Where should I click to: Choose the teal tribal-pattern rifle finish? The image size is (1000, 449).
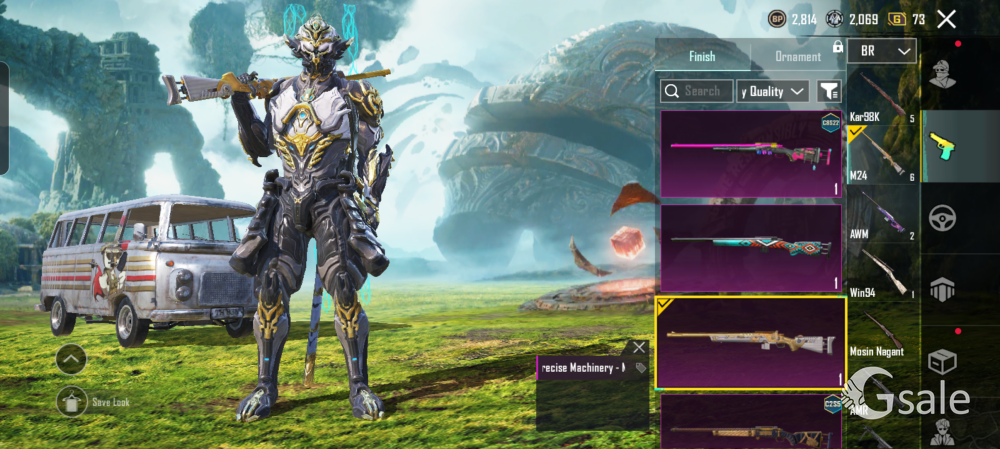coord(751,247)
